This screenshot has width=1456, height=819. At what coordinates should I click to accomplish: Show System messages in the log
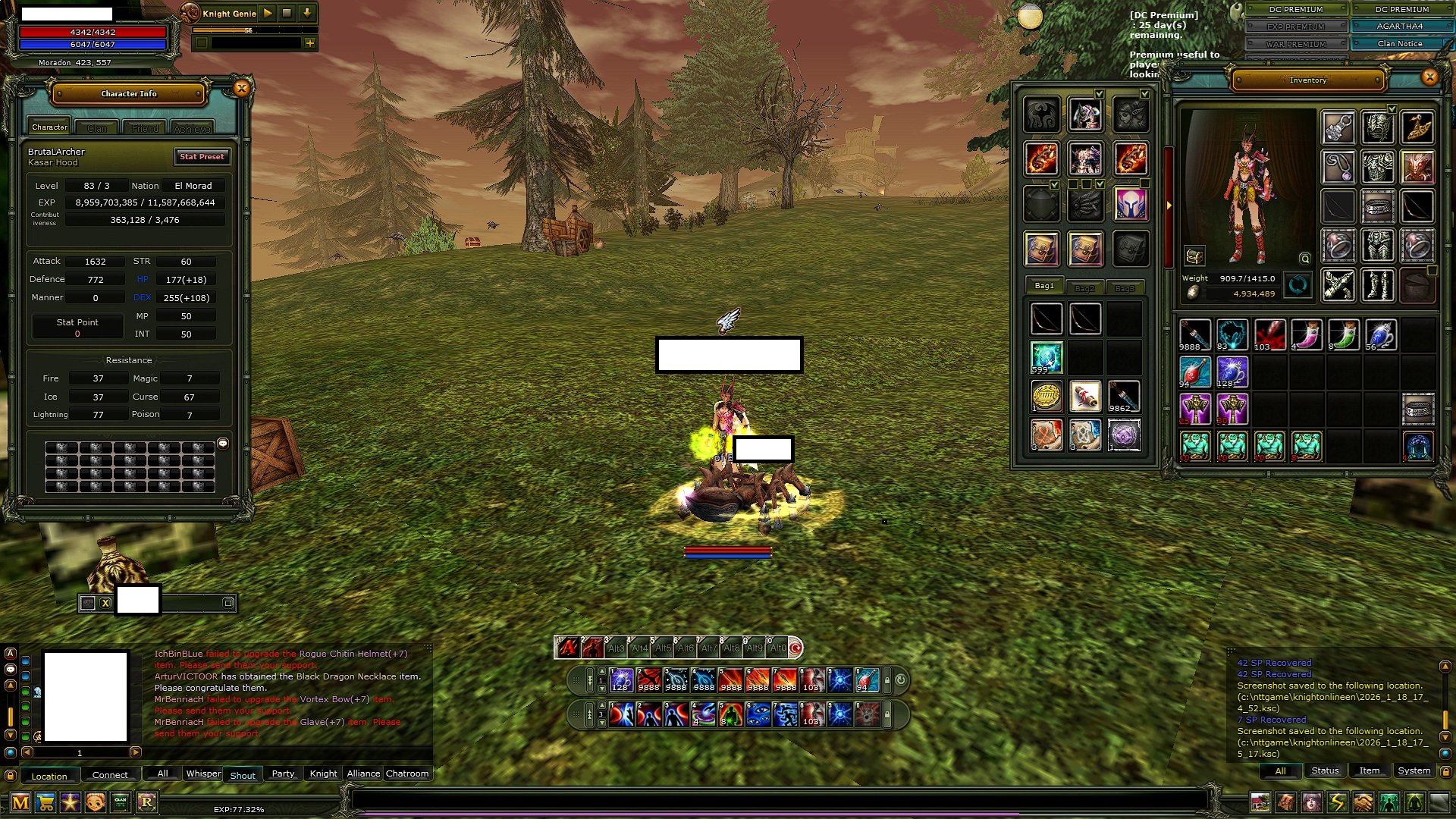pos(1414,770)
